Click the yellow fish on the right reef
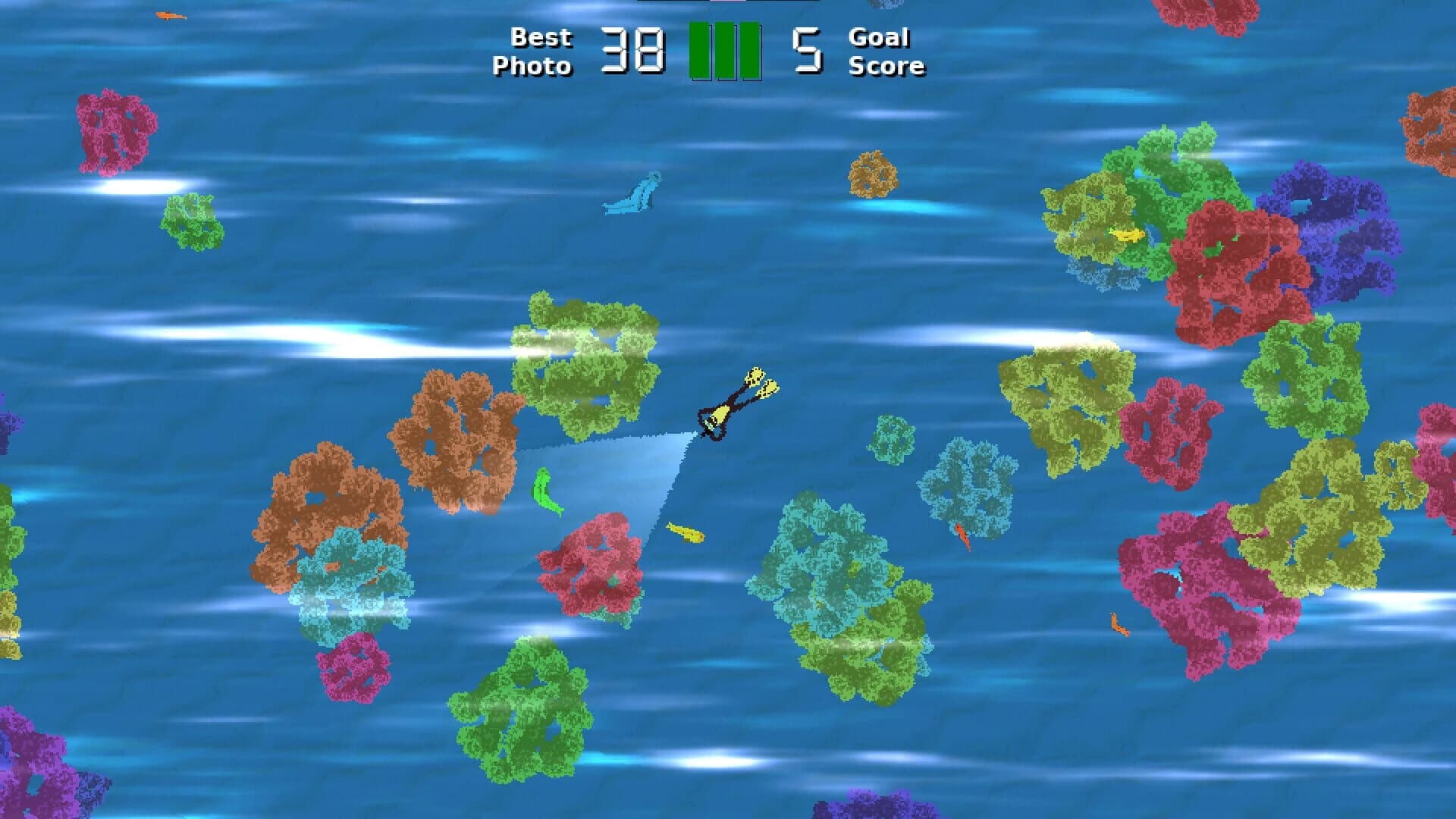This screenshot has height=819, width=1456. coord(1125,236)
